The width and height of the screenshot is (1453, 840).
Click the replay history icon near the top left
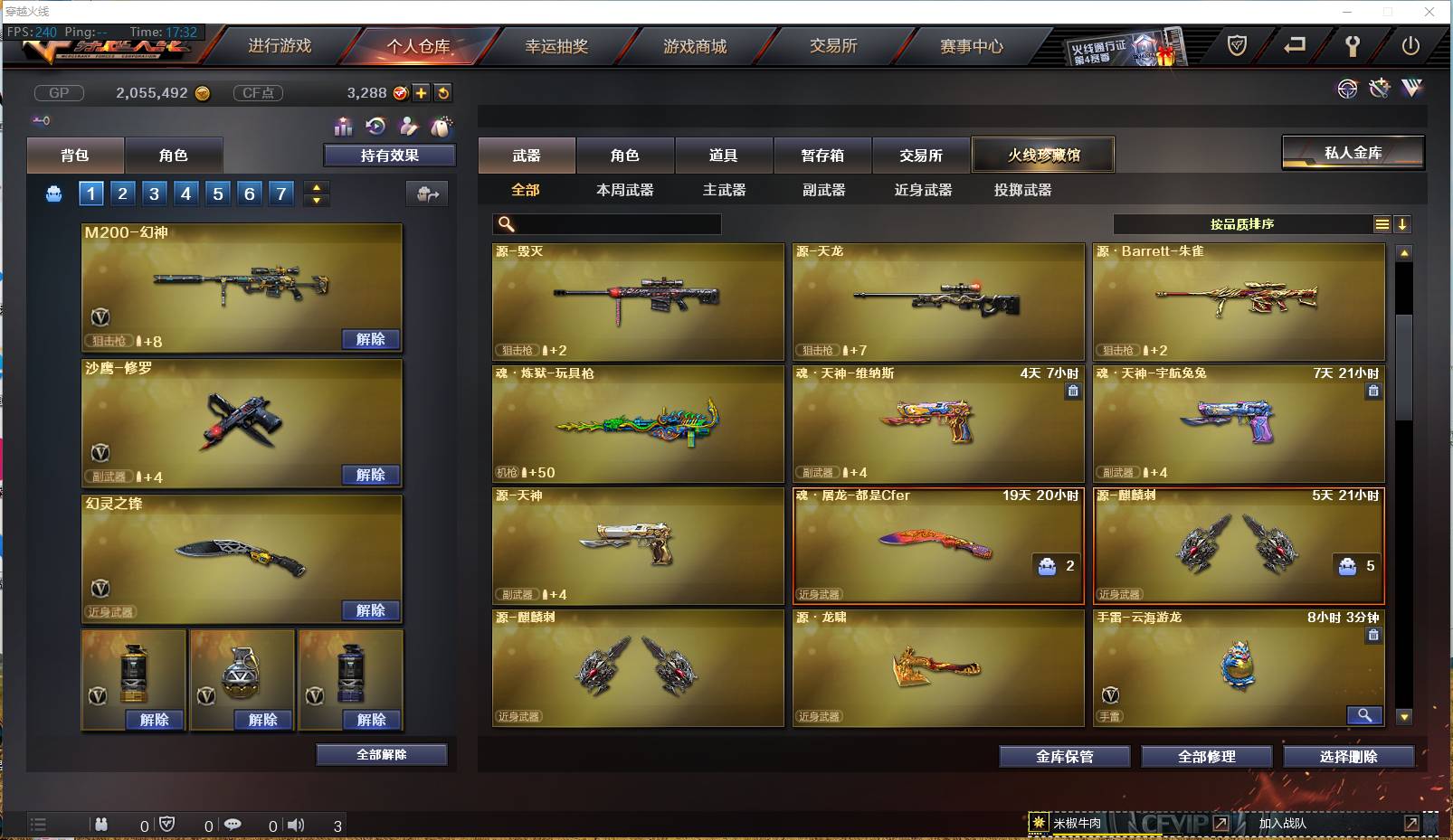375,127
